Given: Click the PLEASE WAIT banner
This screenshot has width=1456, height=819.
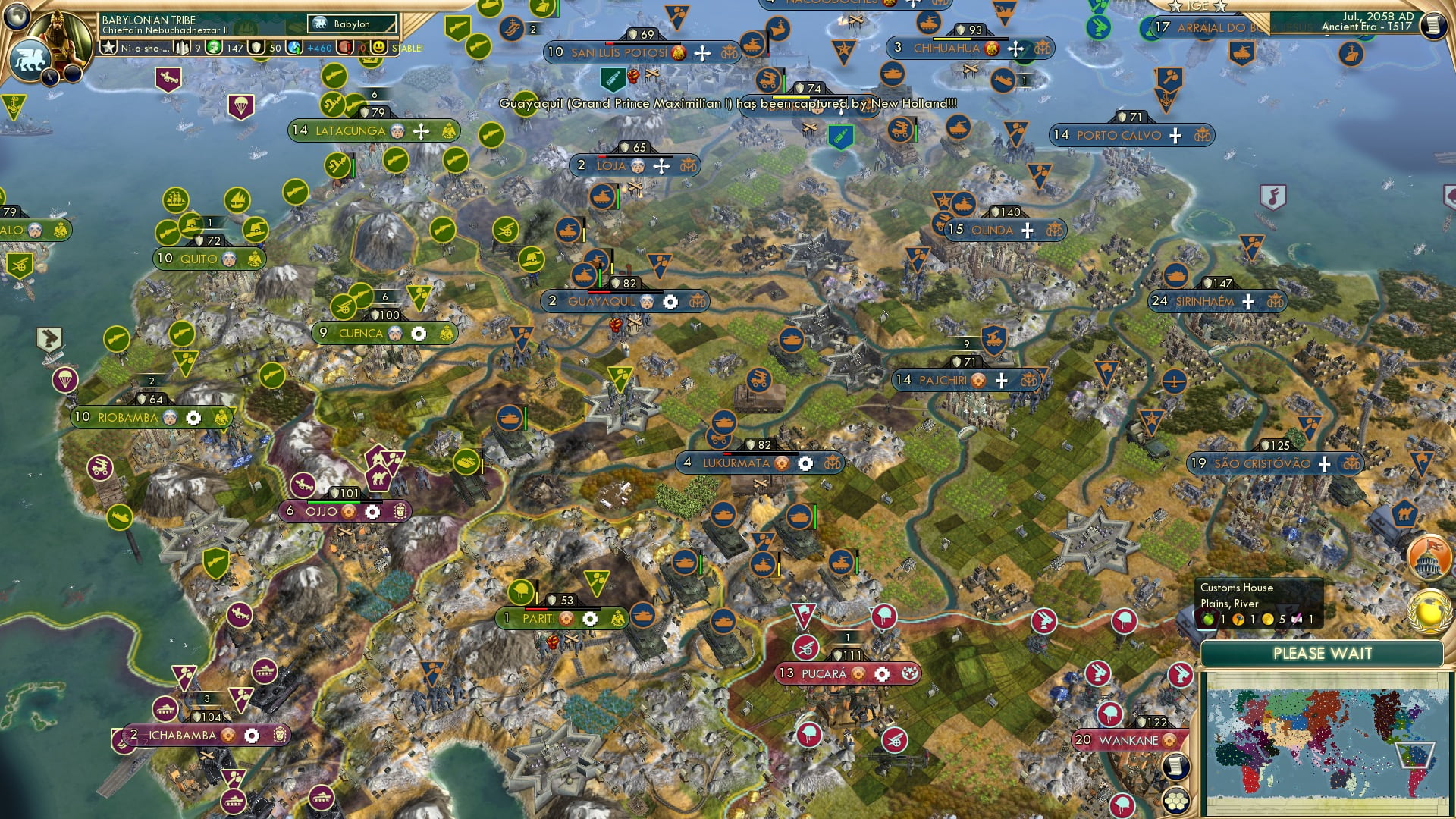Looking at the screenshot, I should click(x=1324, y=653).
